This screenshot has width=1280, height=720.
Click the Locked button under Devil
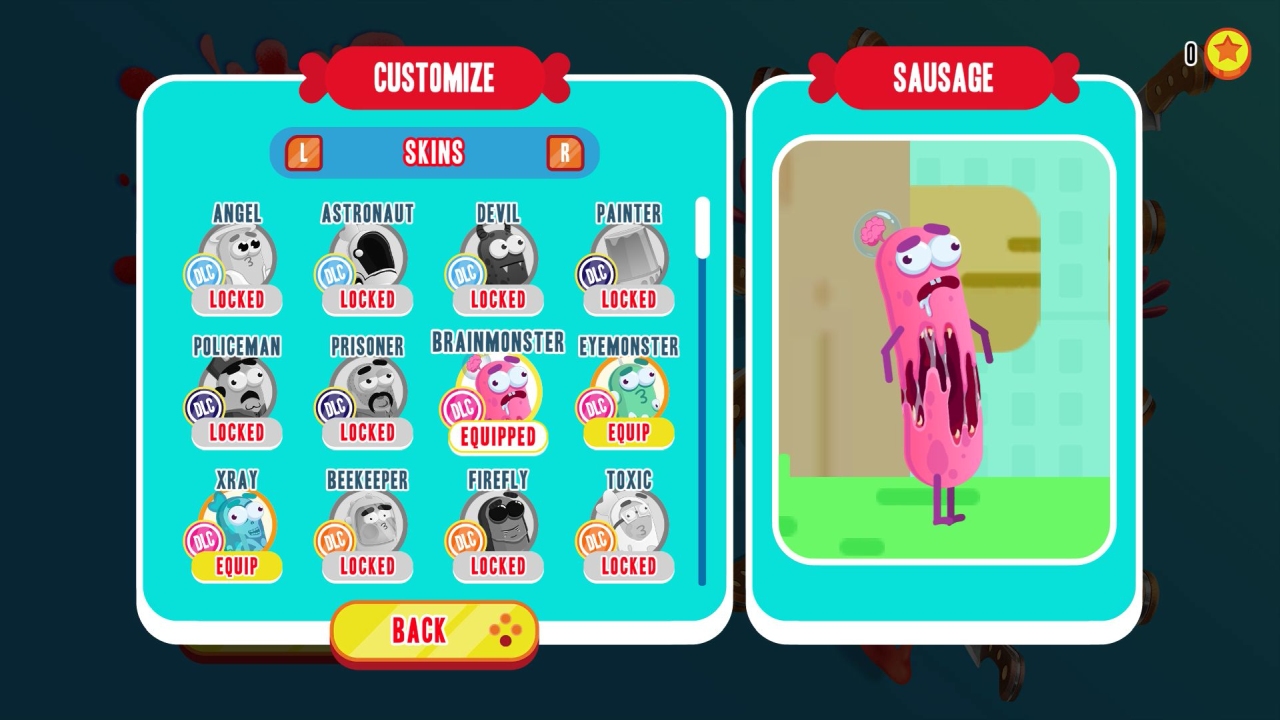497,299
